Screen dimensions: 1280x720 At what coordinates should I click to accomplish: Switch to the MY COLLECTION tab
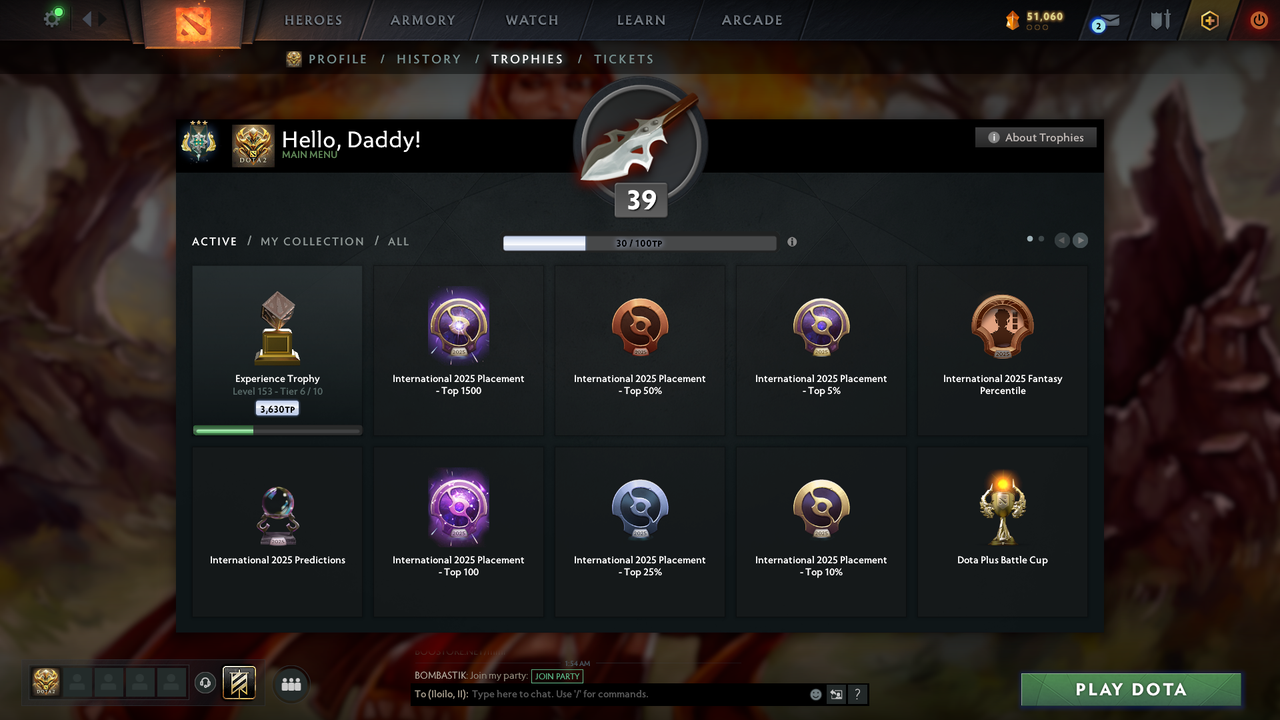click(x=312, y=241)
